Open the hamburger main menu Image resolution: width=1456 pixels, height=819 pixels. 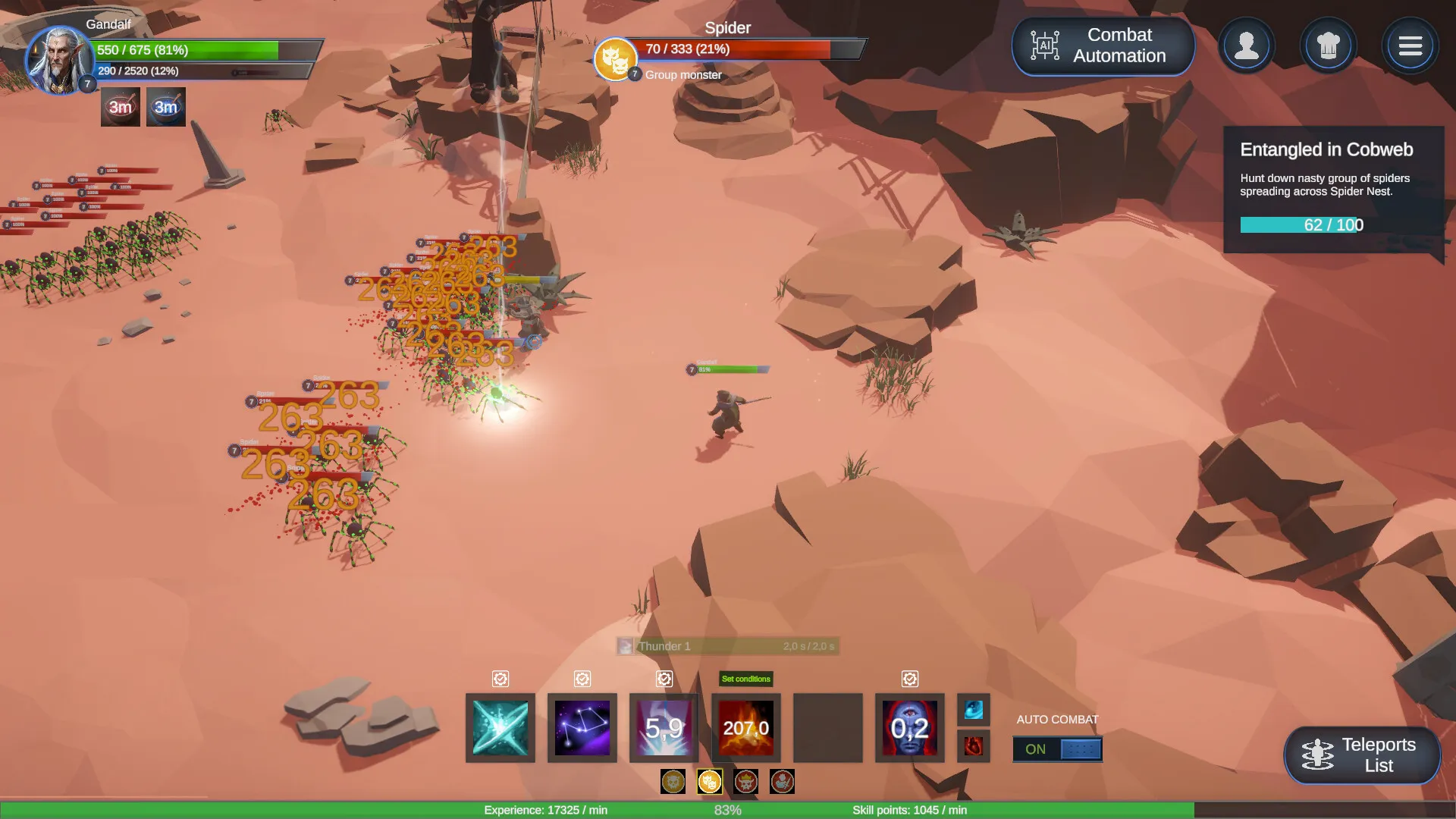[x=1410, y=46]
